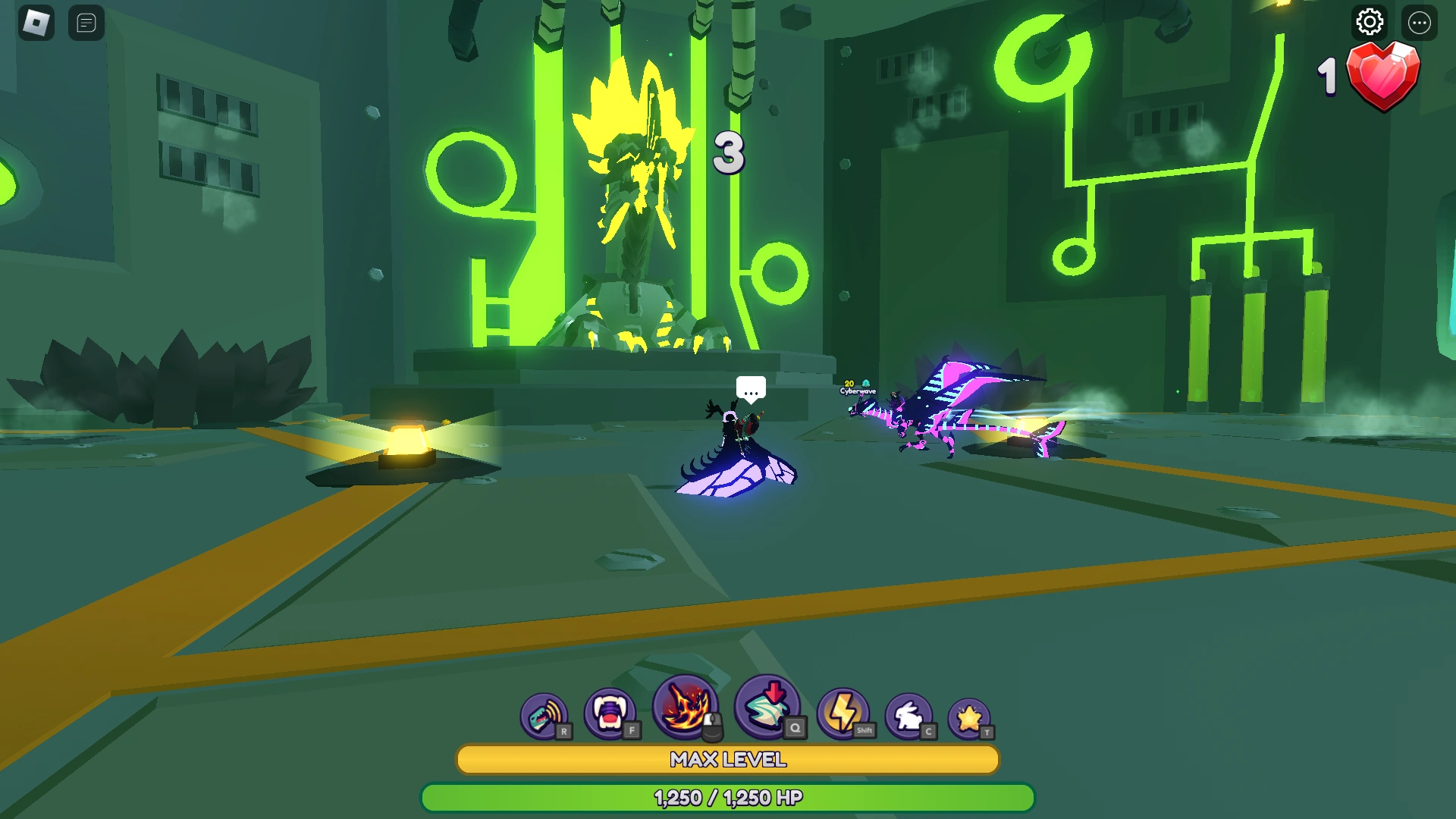
Task: Click the MAX LEVEL progress bar
Action: coord(727,760)
